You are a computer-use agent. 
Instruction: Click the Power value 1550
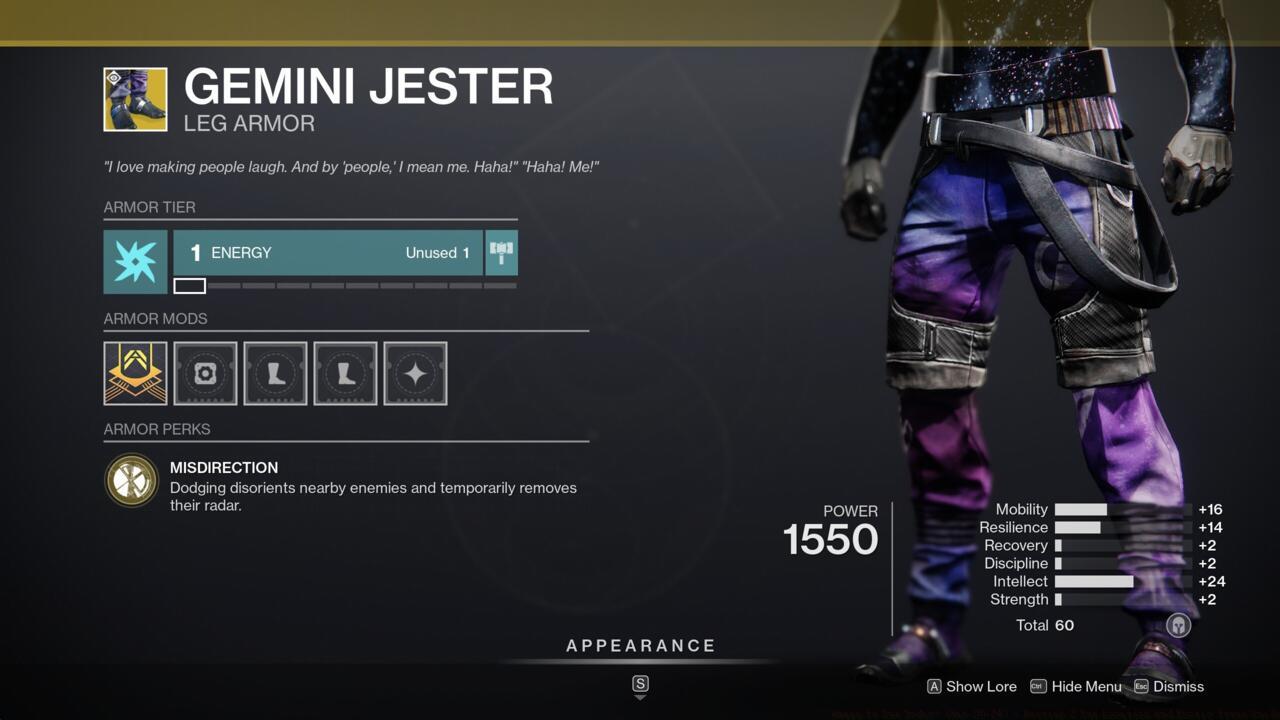click(x=830, y=540)
